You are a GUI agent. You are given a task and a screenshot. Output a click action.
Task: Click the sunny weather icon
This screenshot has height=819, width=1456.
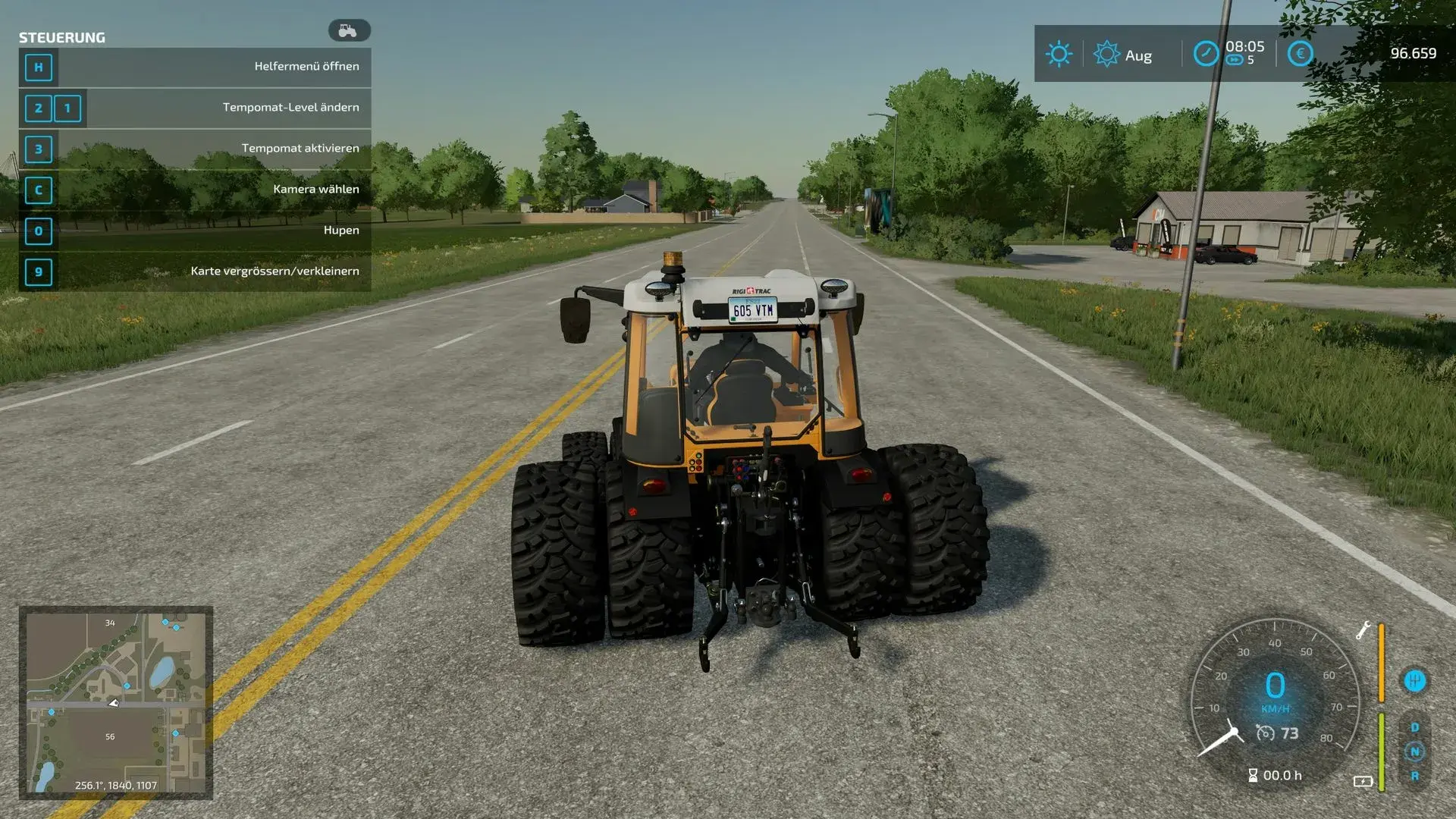1059,54
